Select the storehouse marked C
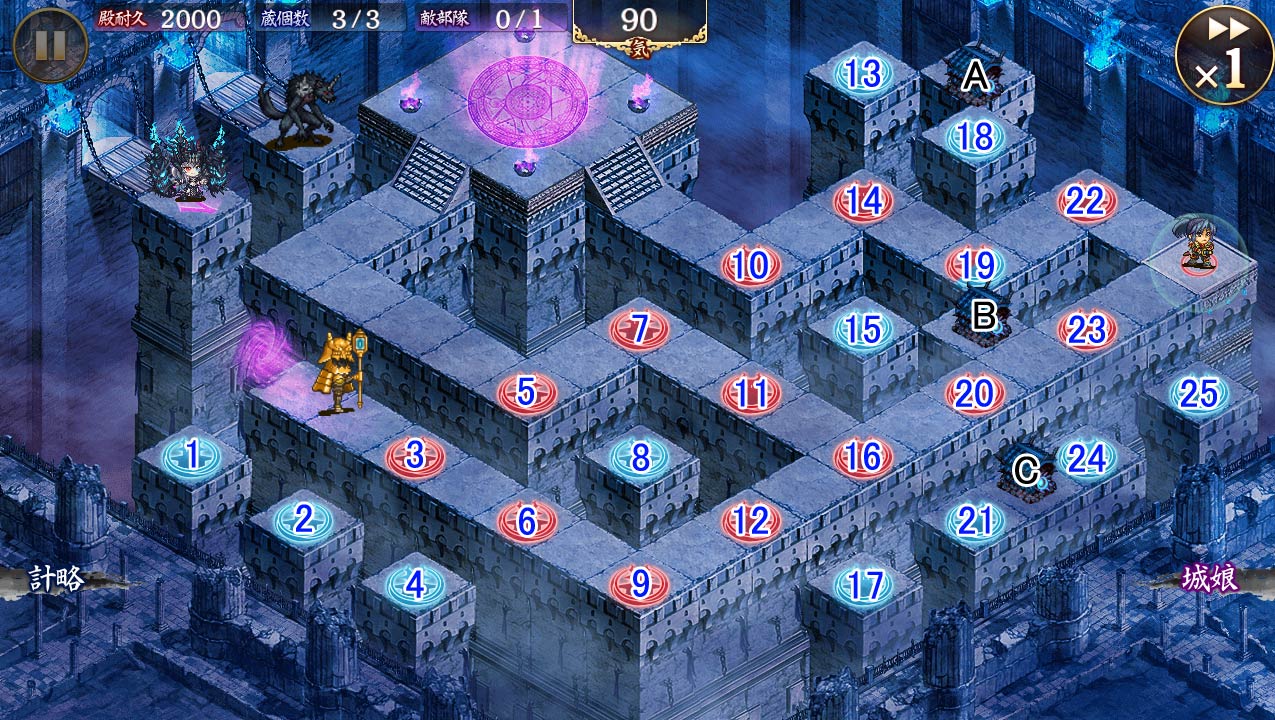Image resolution: width=1275 pixels, height=720 pixels. tap(1027, 470)
